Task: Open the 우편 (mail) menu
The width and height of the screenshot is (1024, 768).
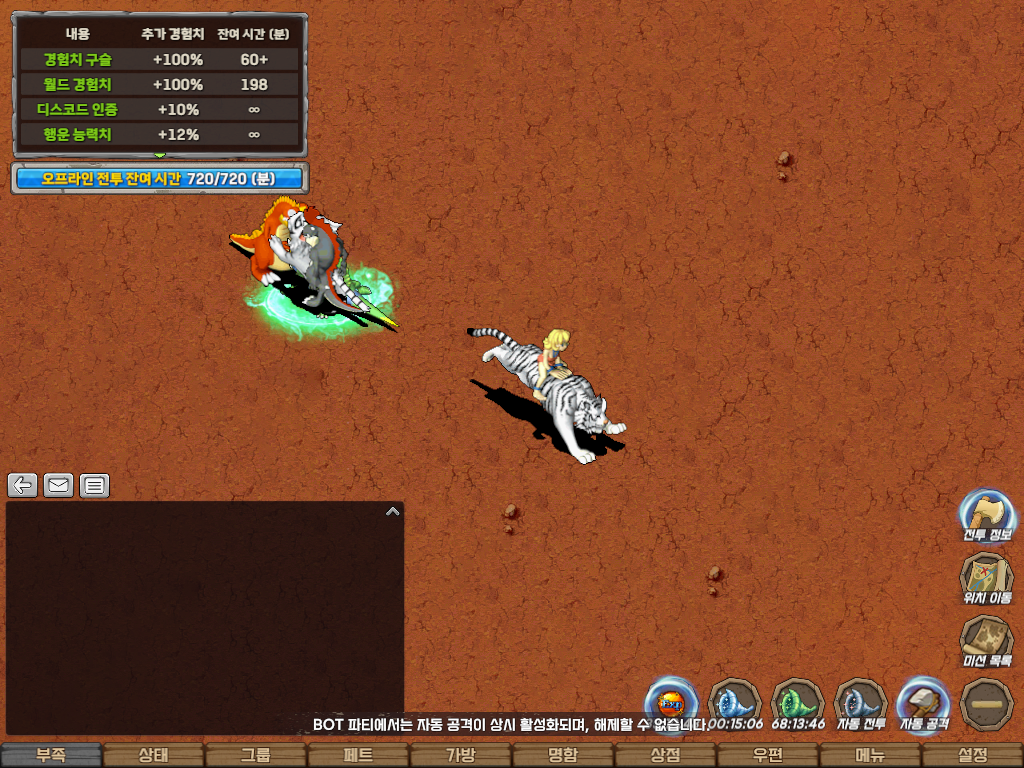Action: click(x=768, y=755)
